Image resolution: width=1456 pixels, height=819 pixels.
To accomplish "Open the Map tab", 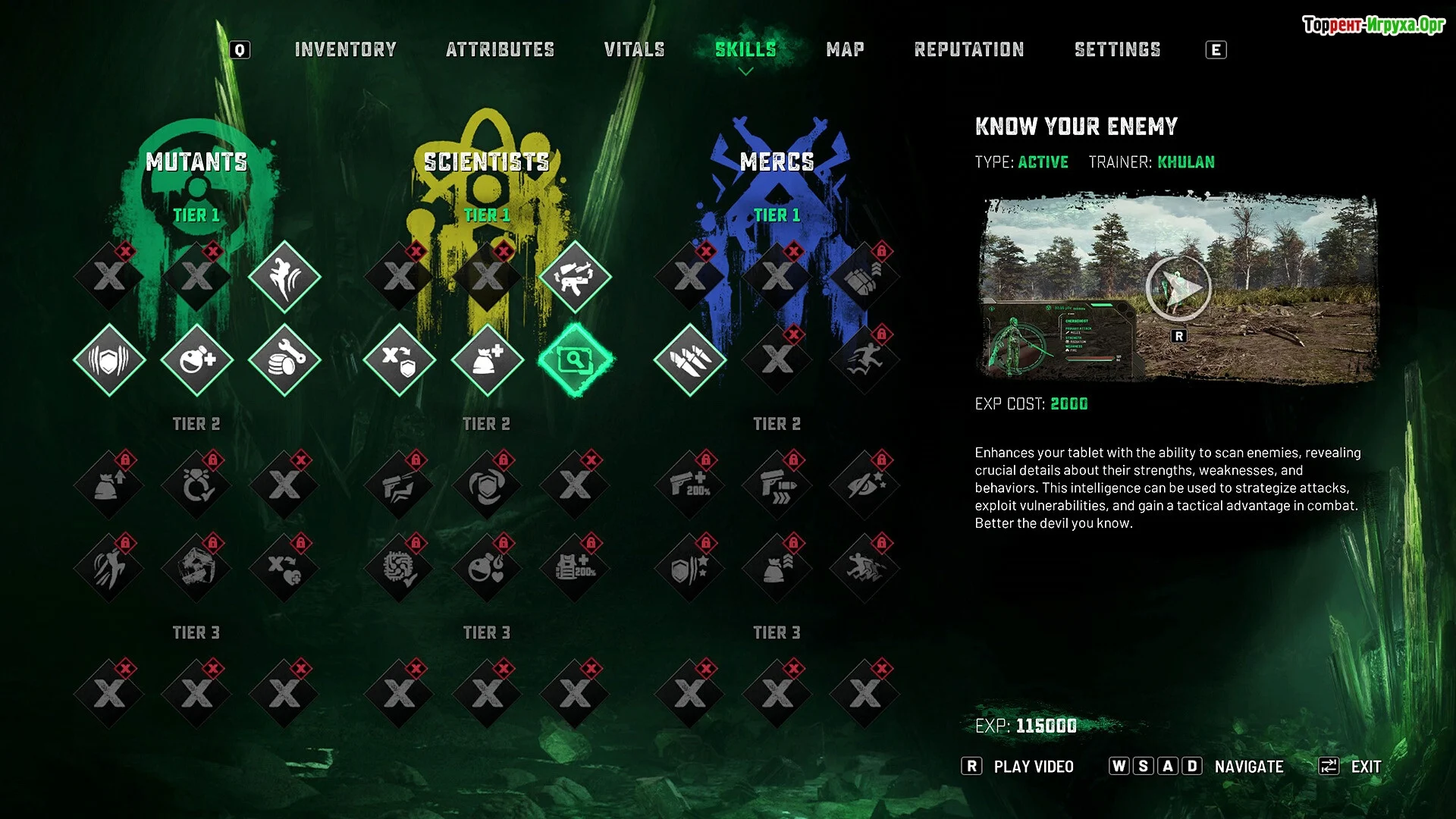I will (x=845, y=50).
